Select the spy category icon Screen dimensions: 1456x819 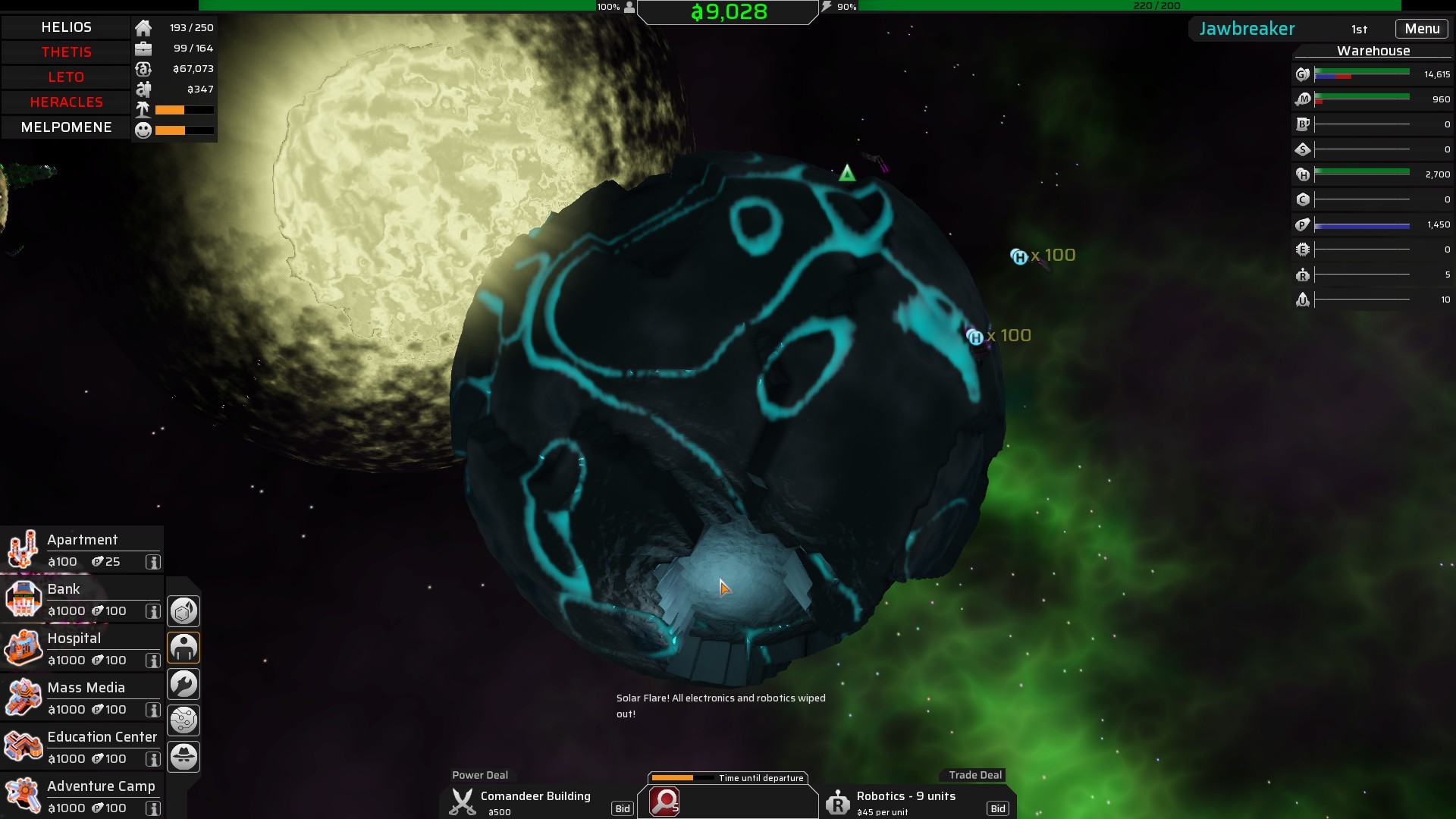click(x=184, y=756)
